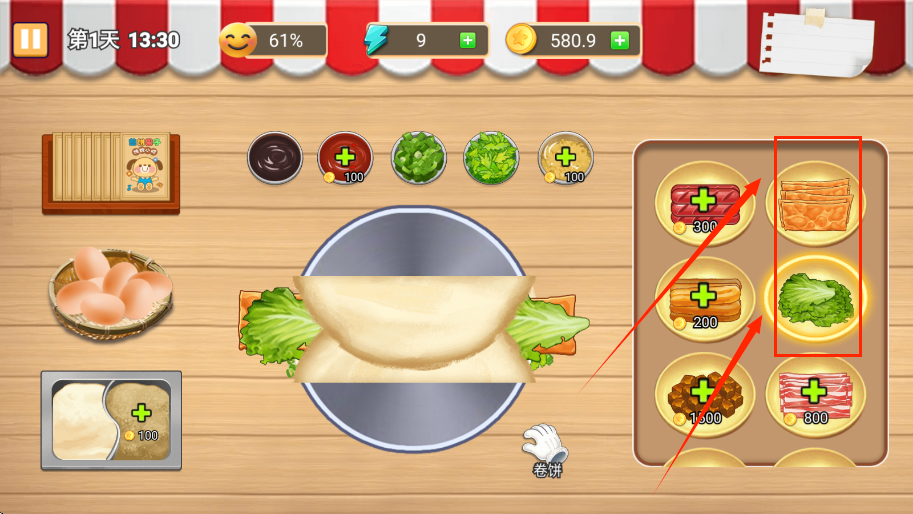Add more energy with the green plus

[x=467, y=40]
